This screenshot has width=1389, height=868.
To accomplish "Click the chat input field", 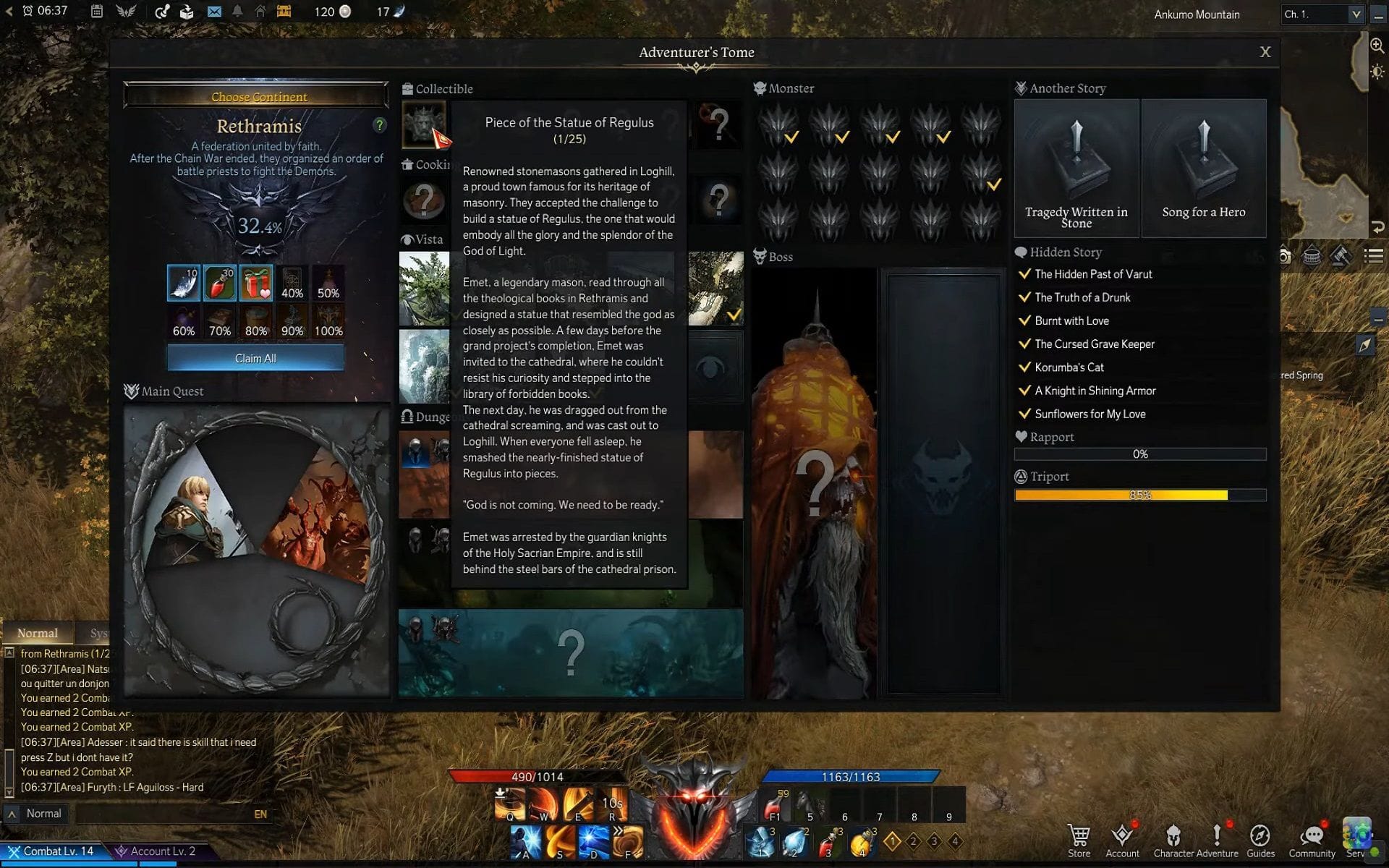I will coord(163,814).
